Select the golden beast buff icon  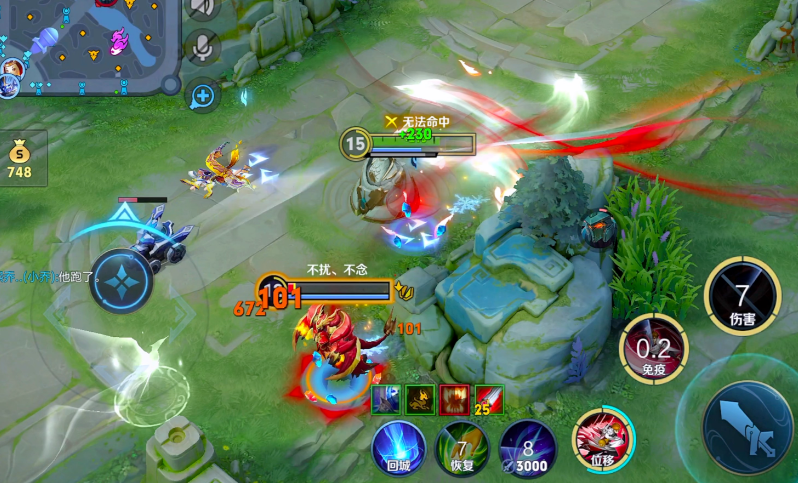point(420,399)
